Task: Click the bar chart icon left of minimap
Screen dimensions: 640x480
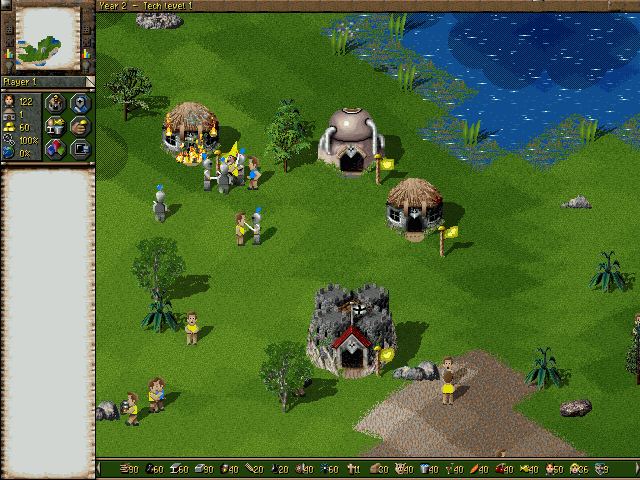Action: coord(9,51)
